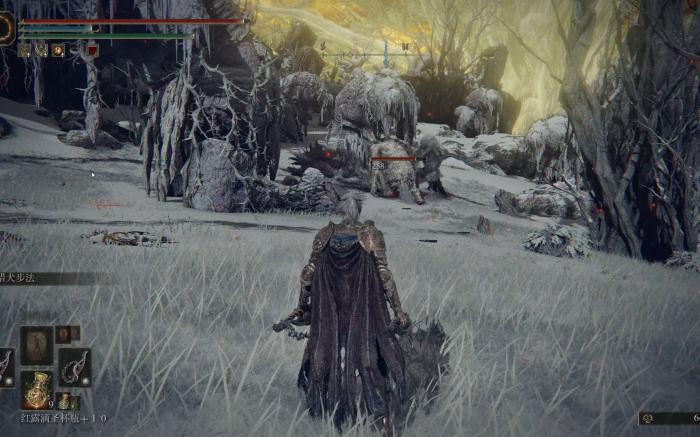This screenshot has width=700, height=437.
Task: Select the Flask of Crimson Tears quick slot
Action: click(x=37, y=389)
